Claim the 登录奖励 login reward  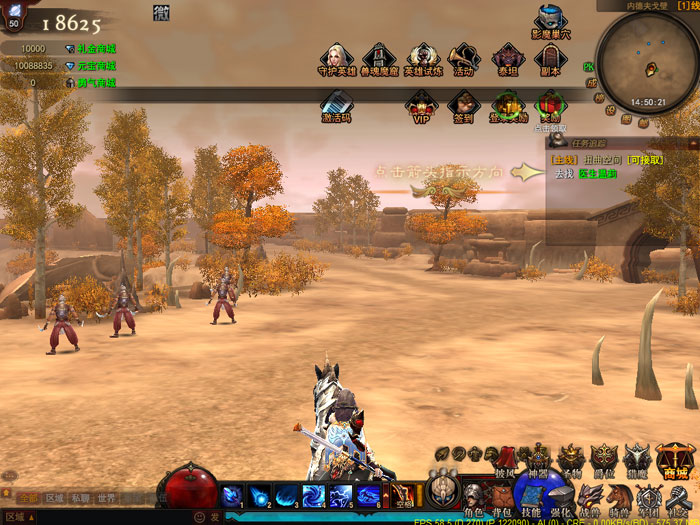point(508,104)
